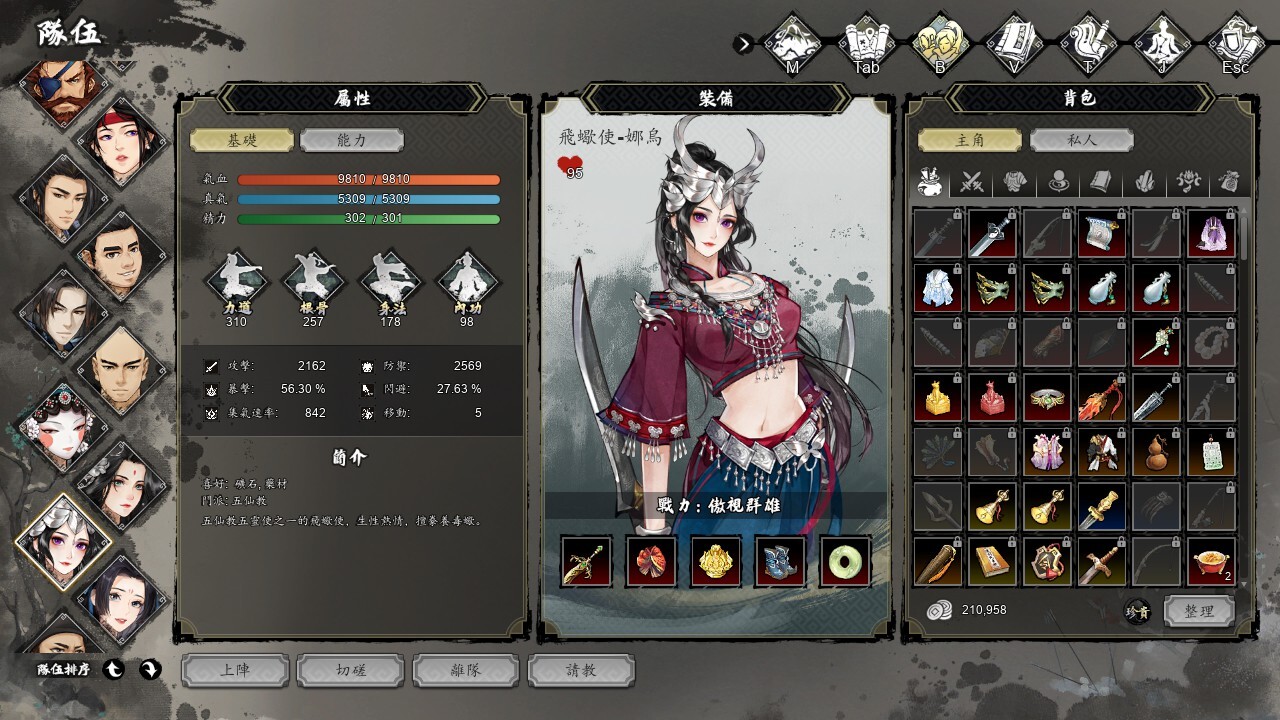Switch to the 能力 attributes tab
The image size is (1280, 720).
click(351, 140)
